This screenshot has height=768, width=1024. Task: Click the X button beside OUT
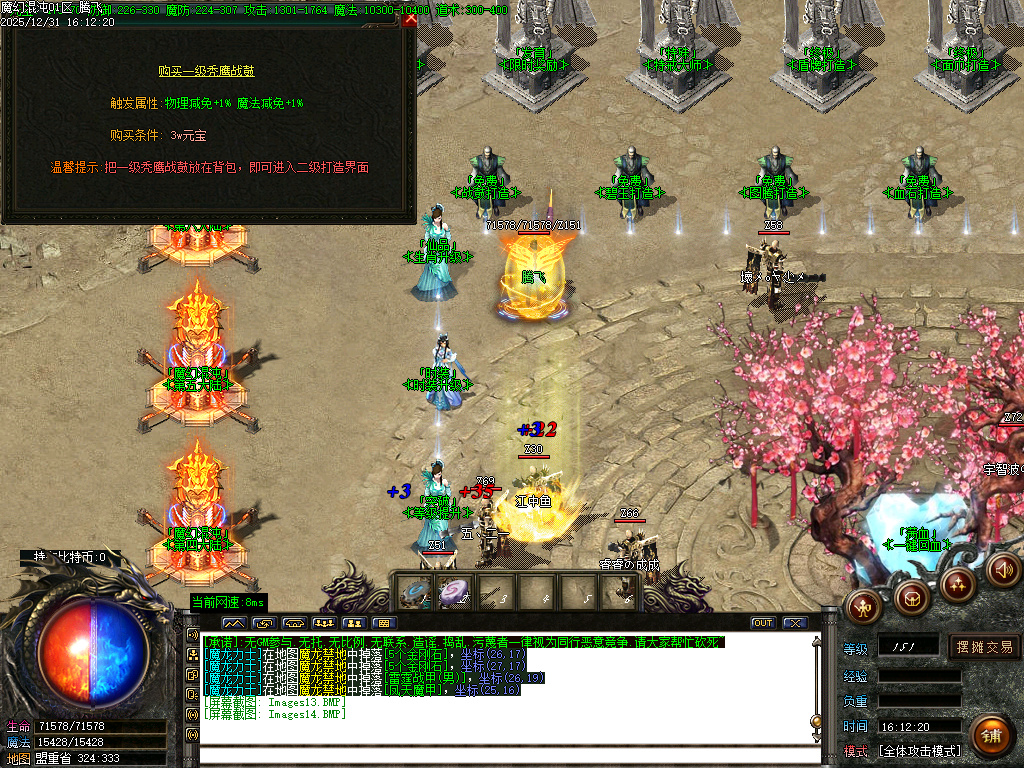pos(795,623)
